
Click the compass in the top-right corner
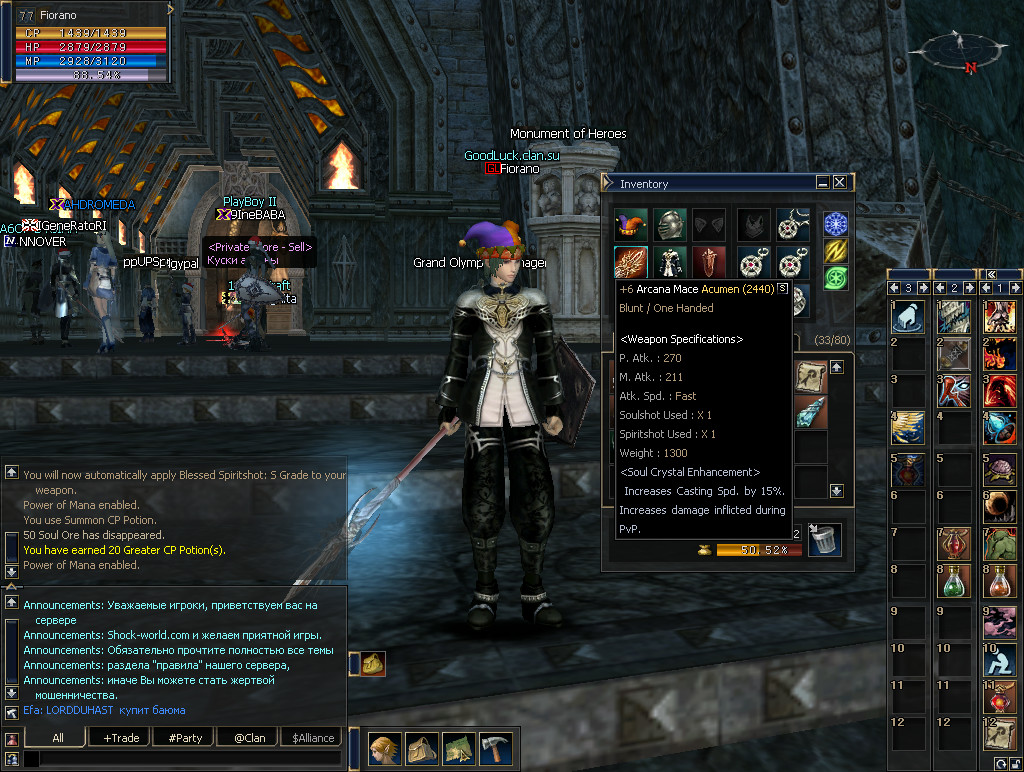click(x=959, y=50)
